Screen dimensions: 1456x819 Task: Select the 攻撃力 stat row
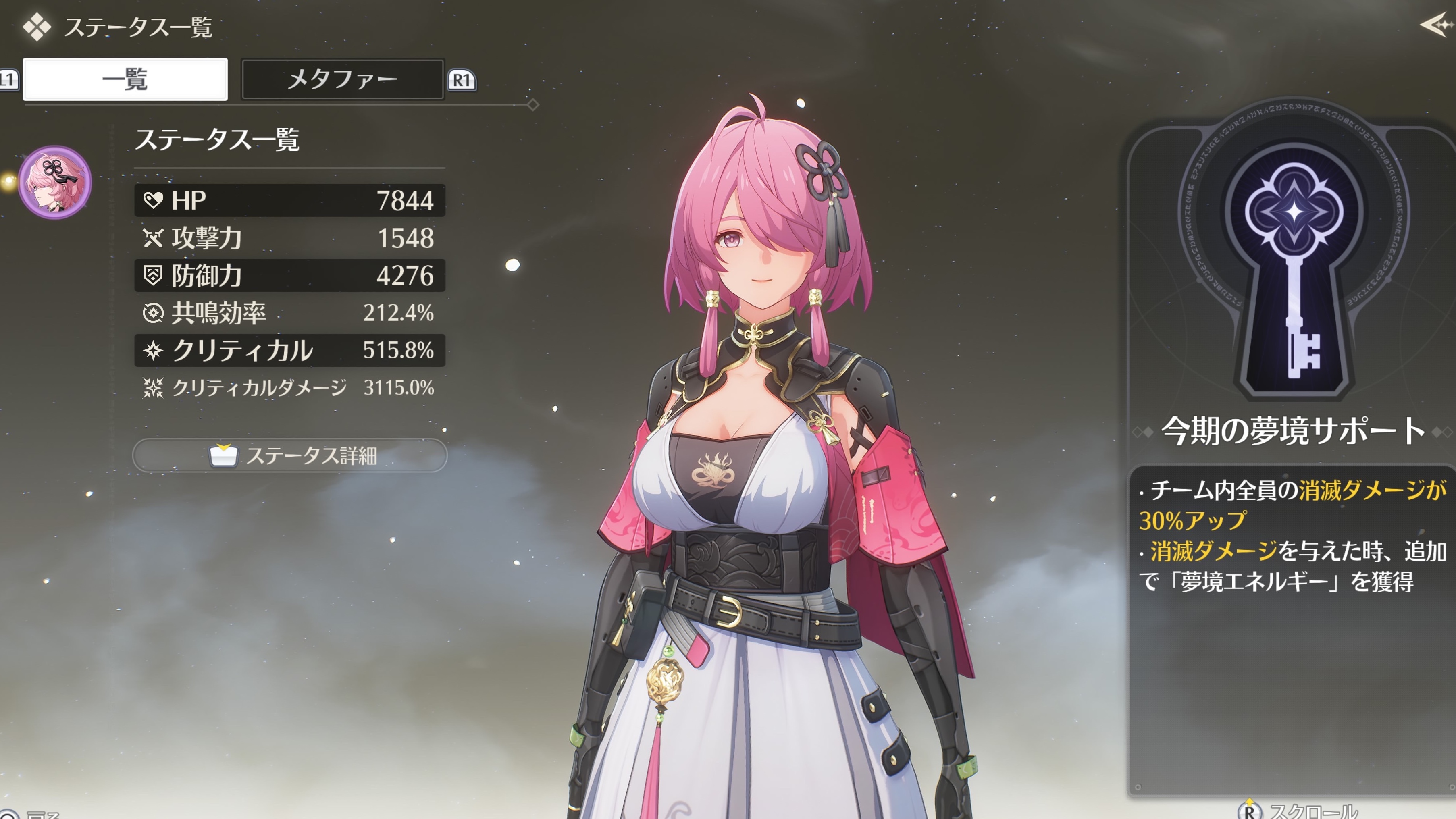[290, 238]
